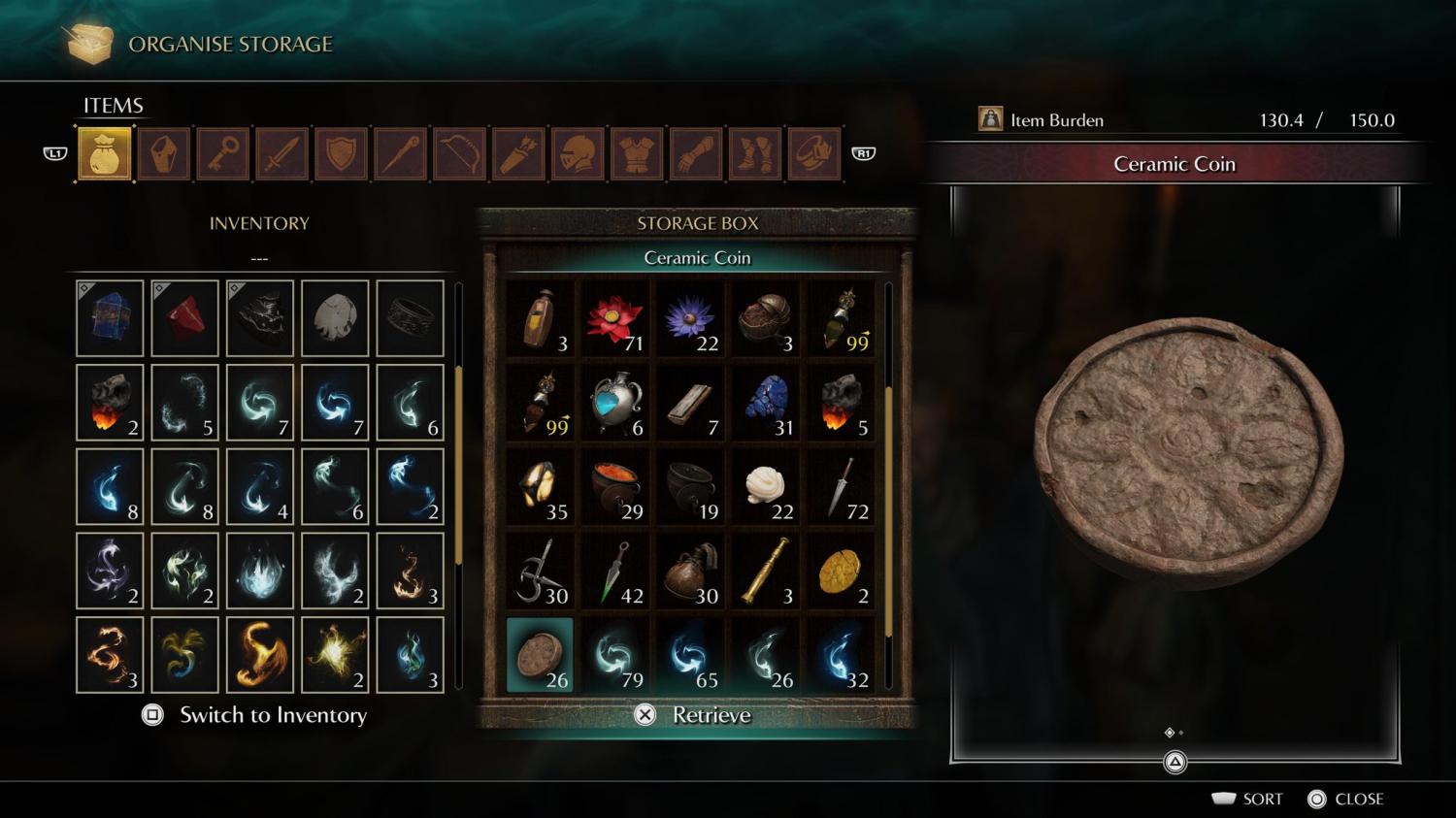Choose the blue crystal stack of 31
The width and height of the screenshot is (1456, 818).
point(766,403)
